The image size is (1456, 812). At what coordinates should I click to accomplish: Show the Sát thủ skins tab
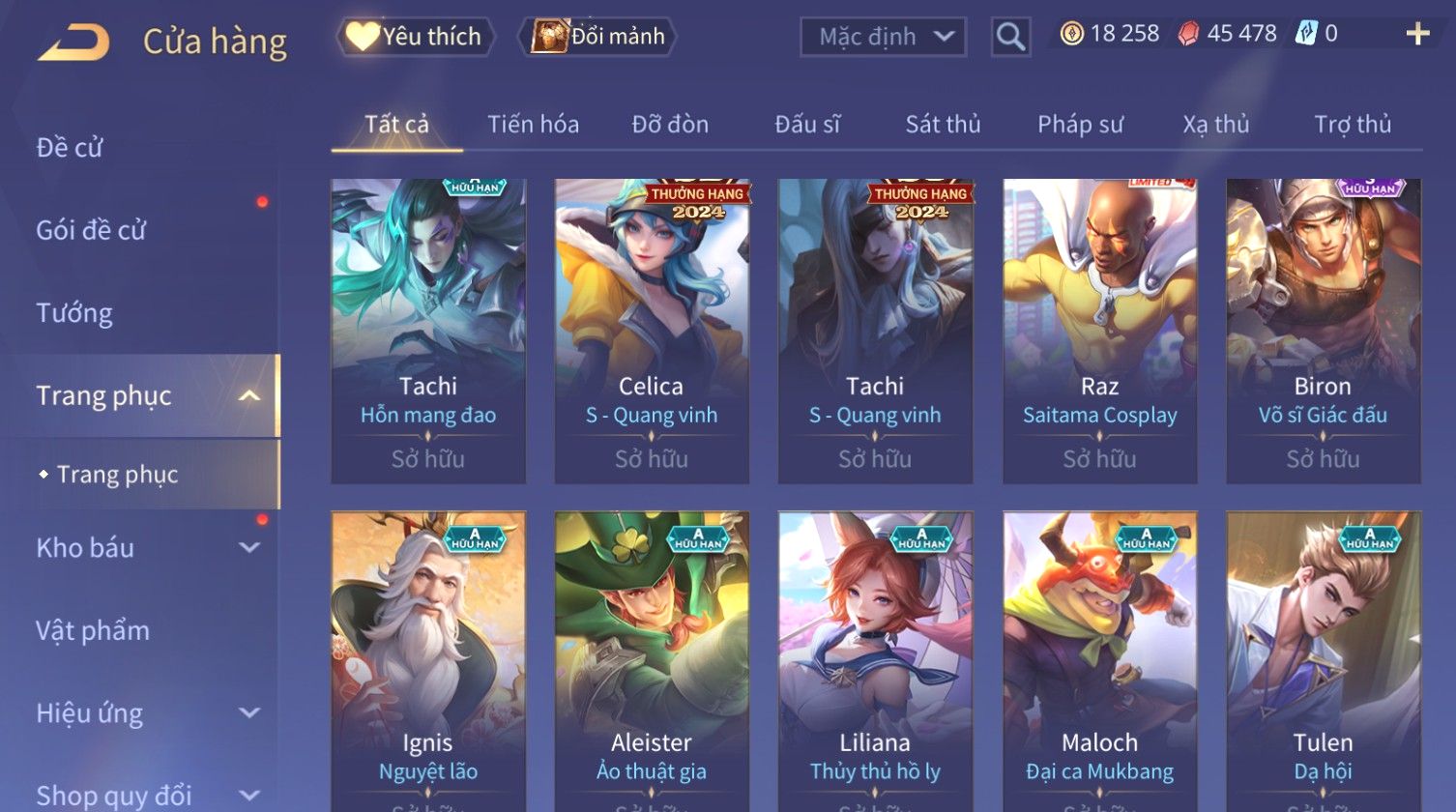point(943,125)
